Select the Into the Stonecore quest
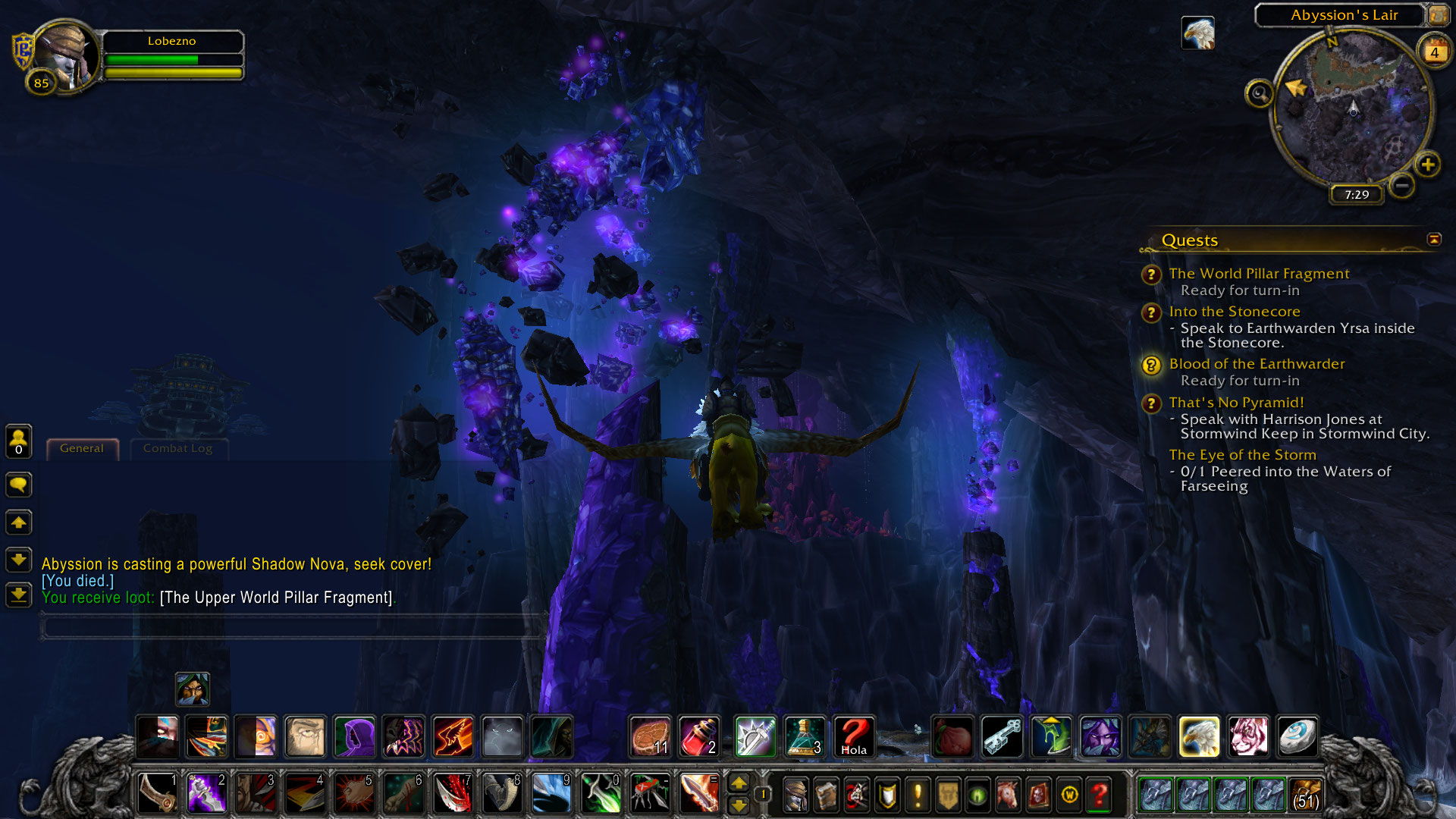Image resolution: width=1456 pixels, height=819 pixels. click(1234, 312)
